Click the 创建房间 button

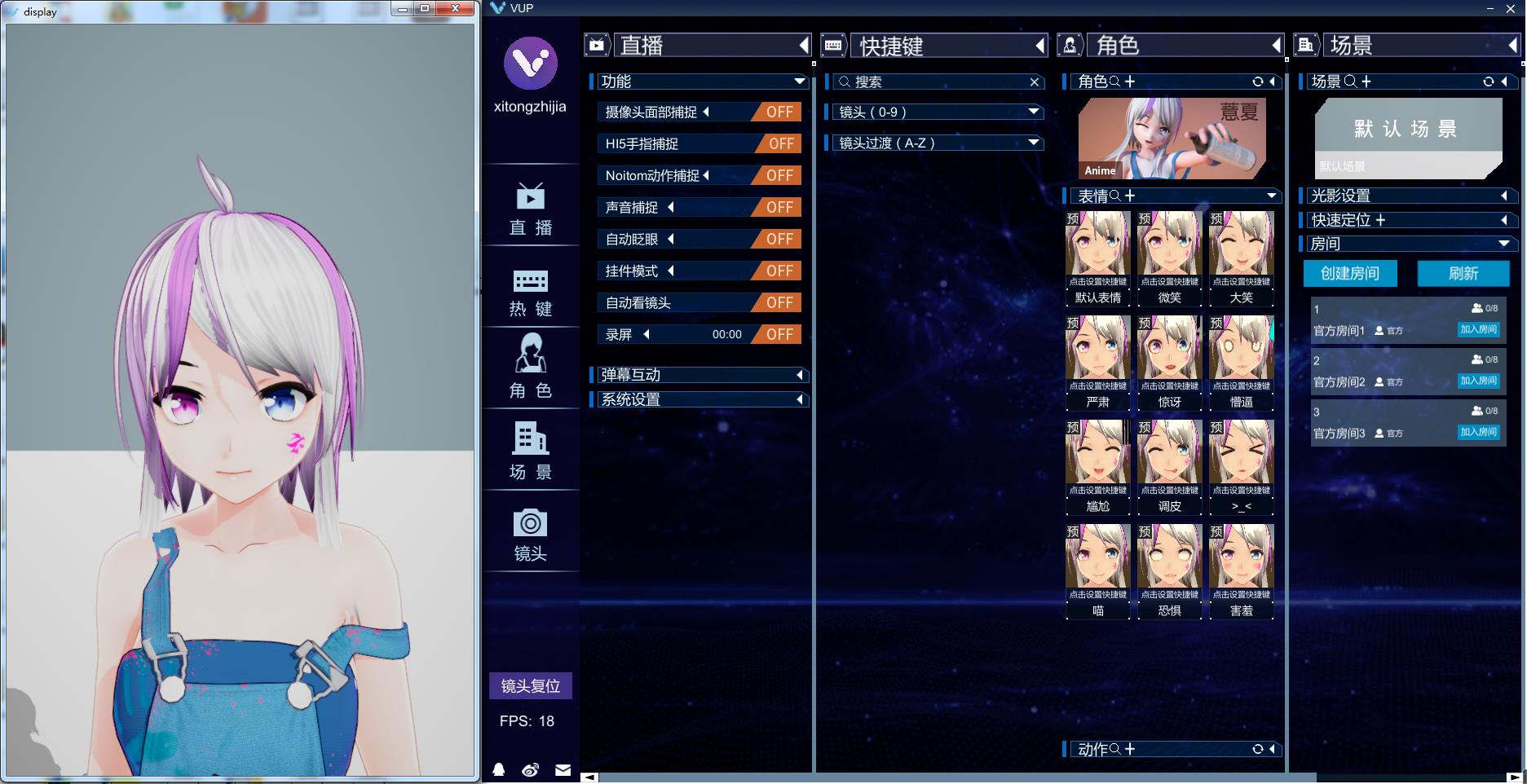(1348, 274)
